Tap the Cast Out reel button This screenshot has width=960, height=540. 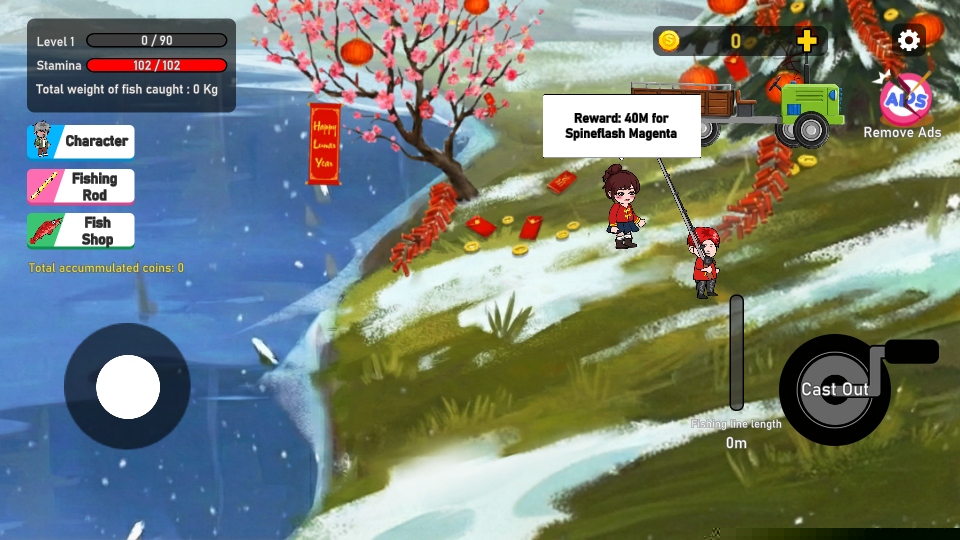835,389
